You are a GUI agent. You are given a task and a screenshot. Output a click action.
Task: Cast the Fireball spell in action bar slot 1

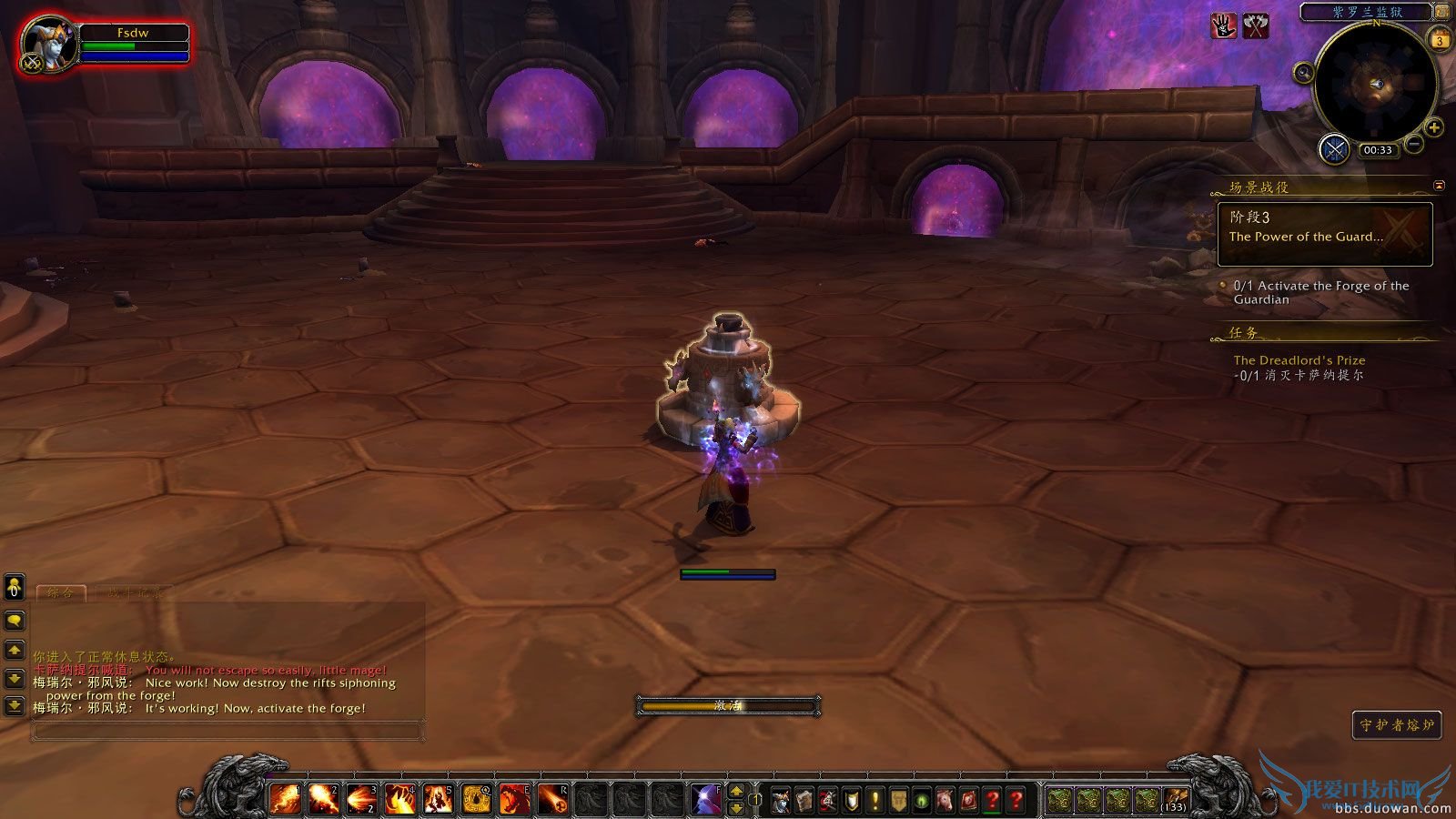(284, 795)
